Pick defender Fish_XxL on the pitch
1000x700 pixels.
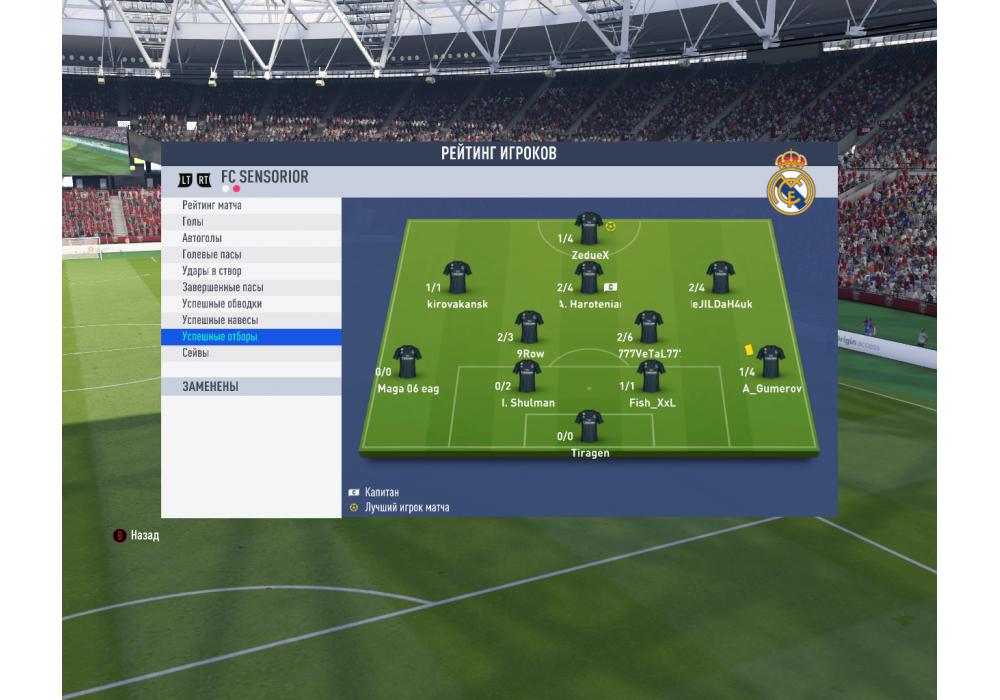[651, 375]
